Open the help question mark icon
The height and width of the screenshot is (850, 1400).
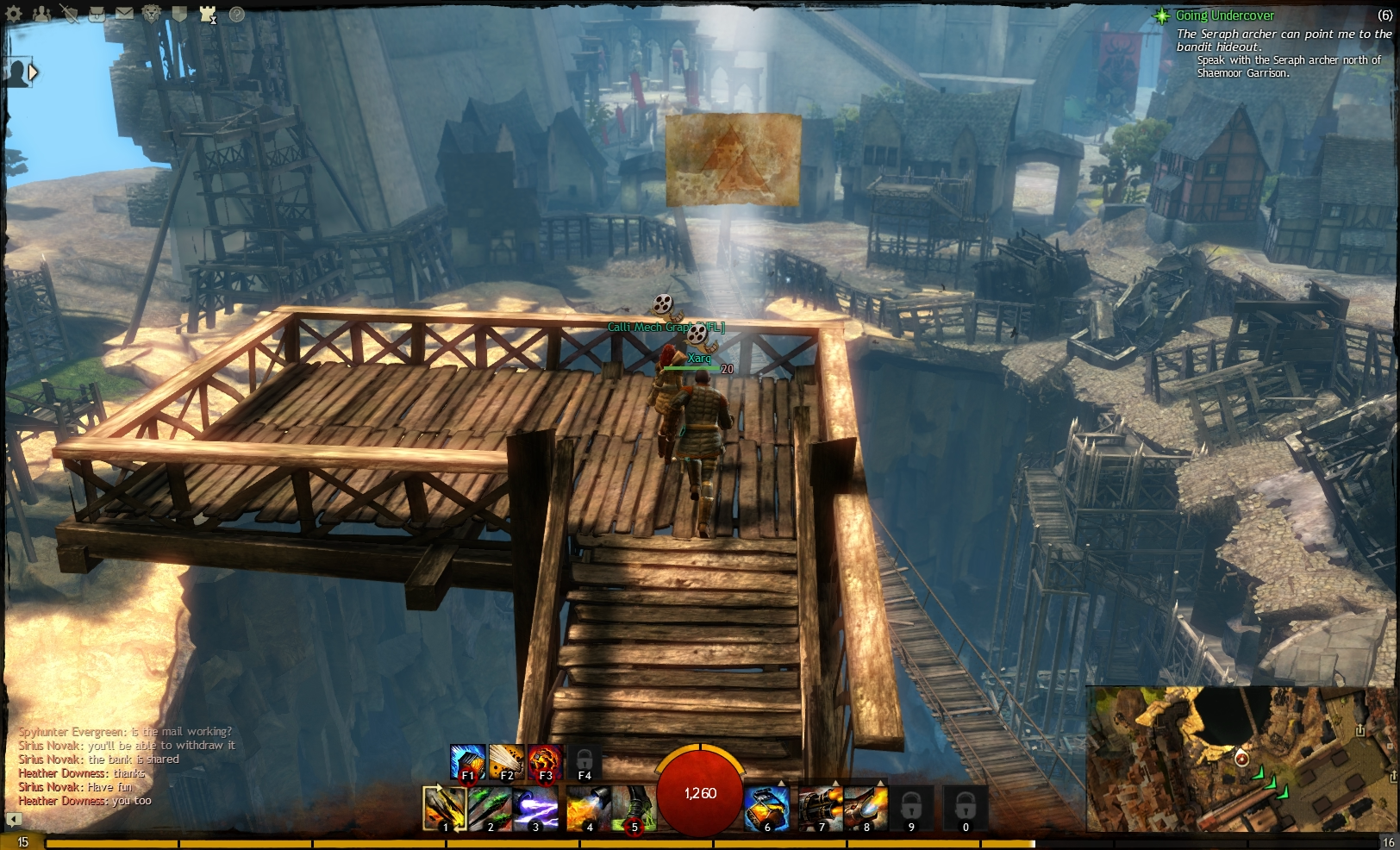tap(235, 14)
